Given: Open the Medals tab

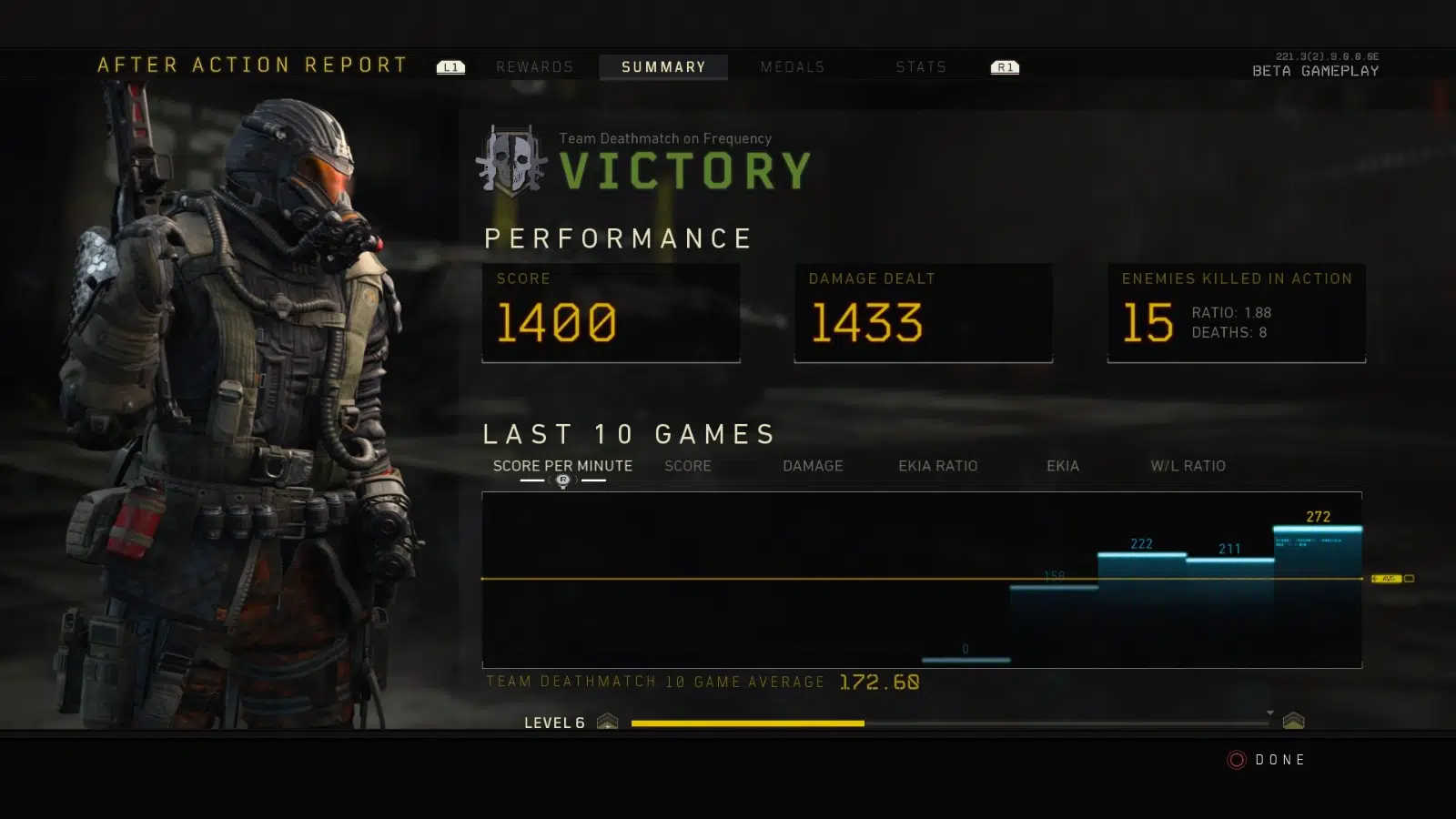Looking at the screenshot, I should pos(793,67).
